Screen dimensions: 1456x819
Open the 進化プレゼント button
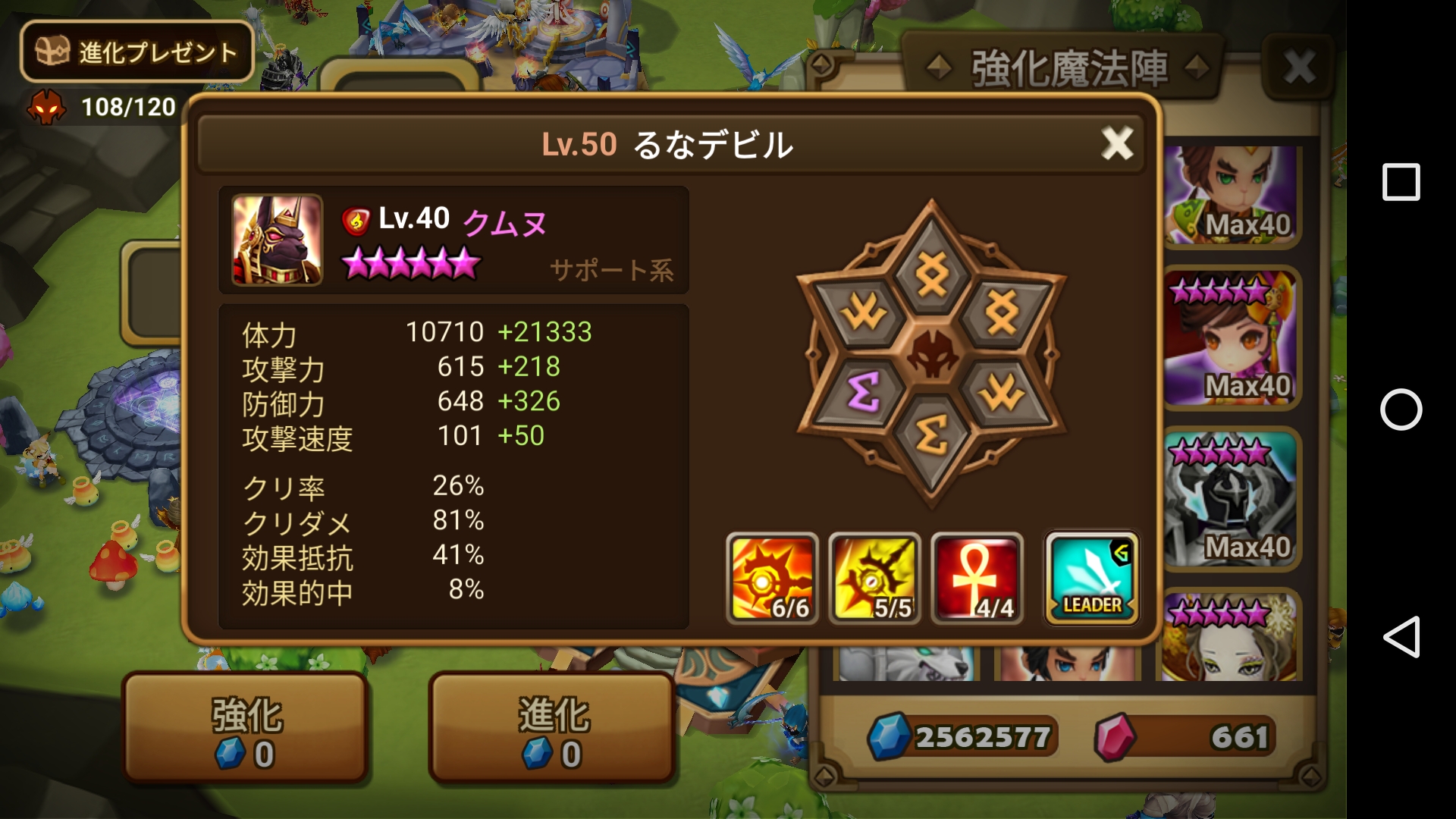[137, 52]
